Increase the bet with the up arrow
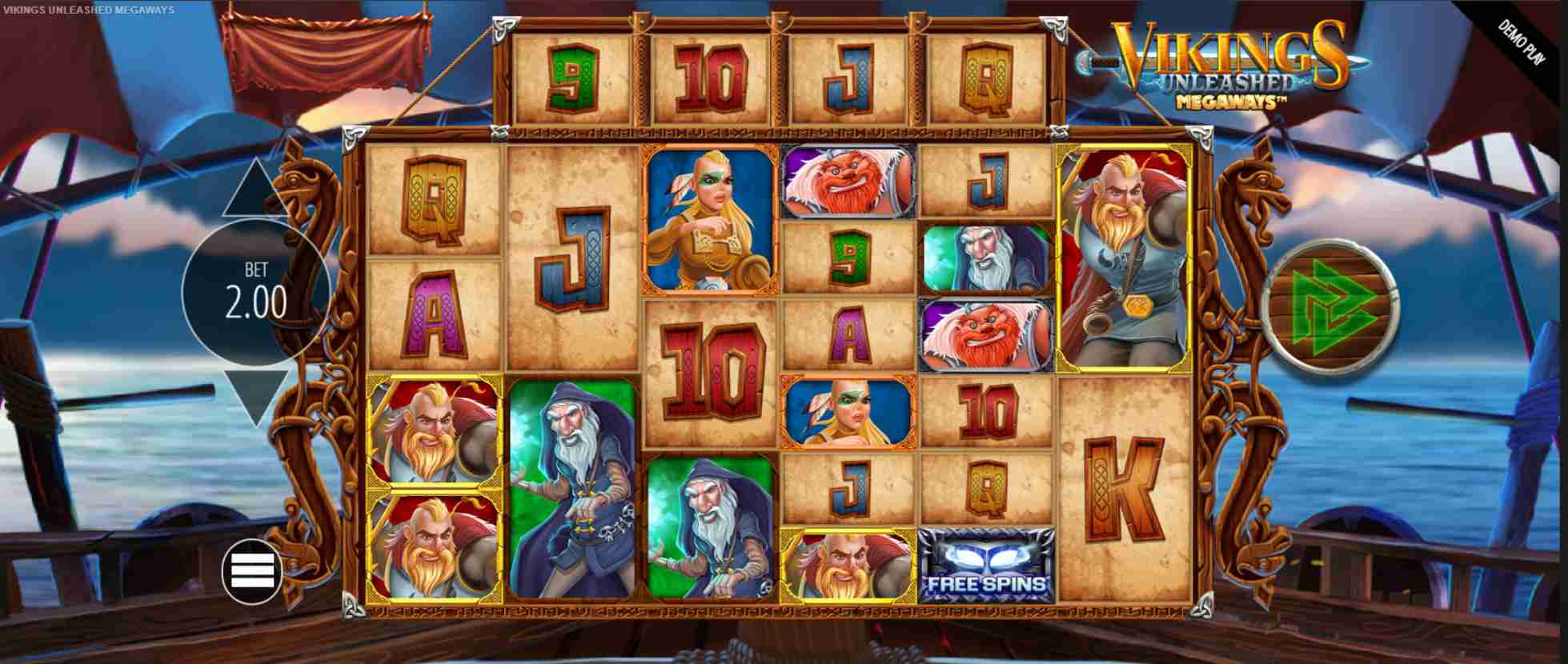The image size is (1568, 664). [255, 190]
